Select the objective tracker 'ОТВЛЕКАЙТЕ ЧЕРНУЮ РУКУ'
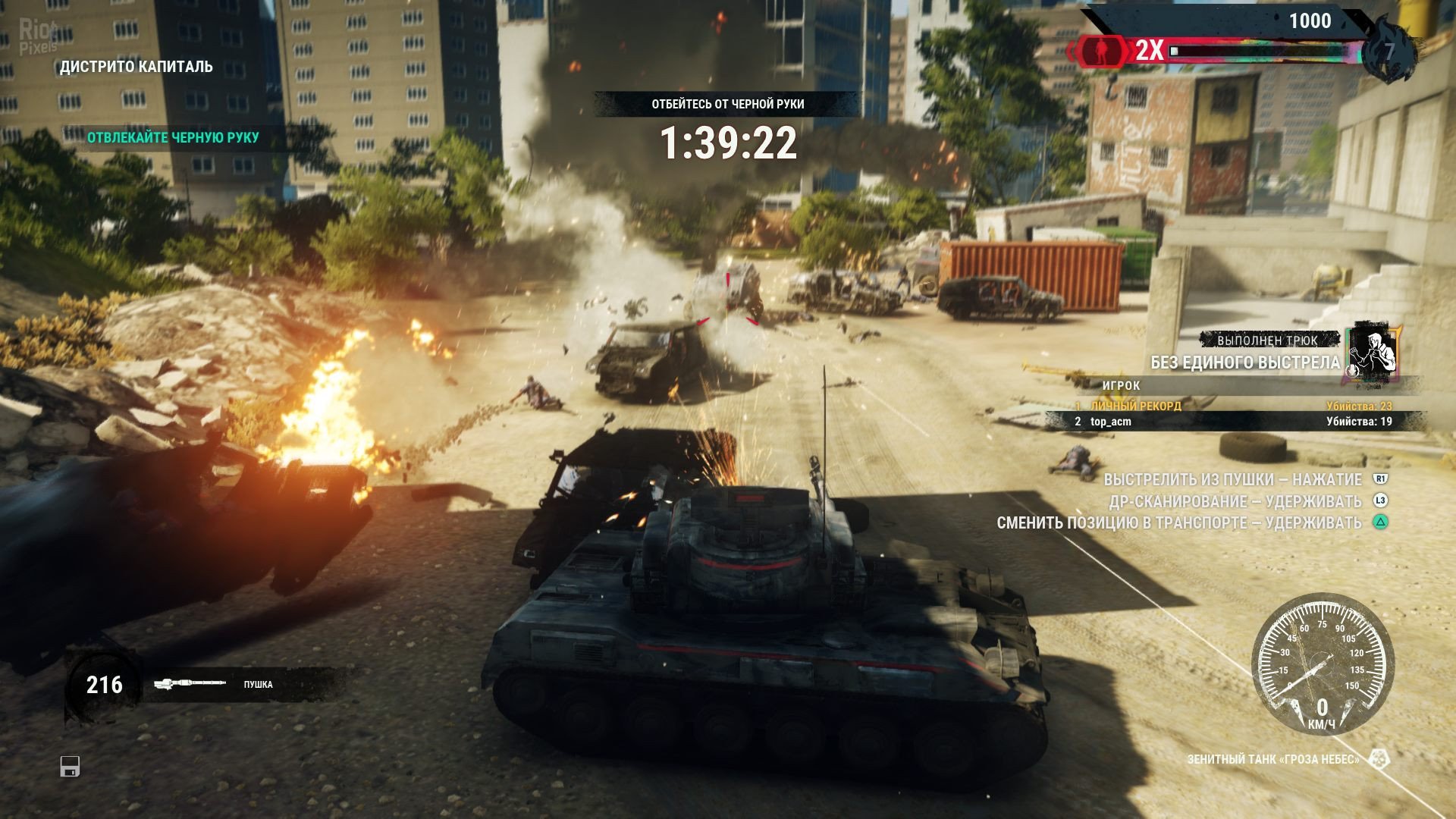The height and width of the screenshot is (819, 1456). tap(173, 137)
